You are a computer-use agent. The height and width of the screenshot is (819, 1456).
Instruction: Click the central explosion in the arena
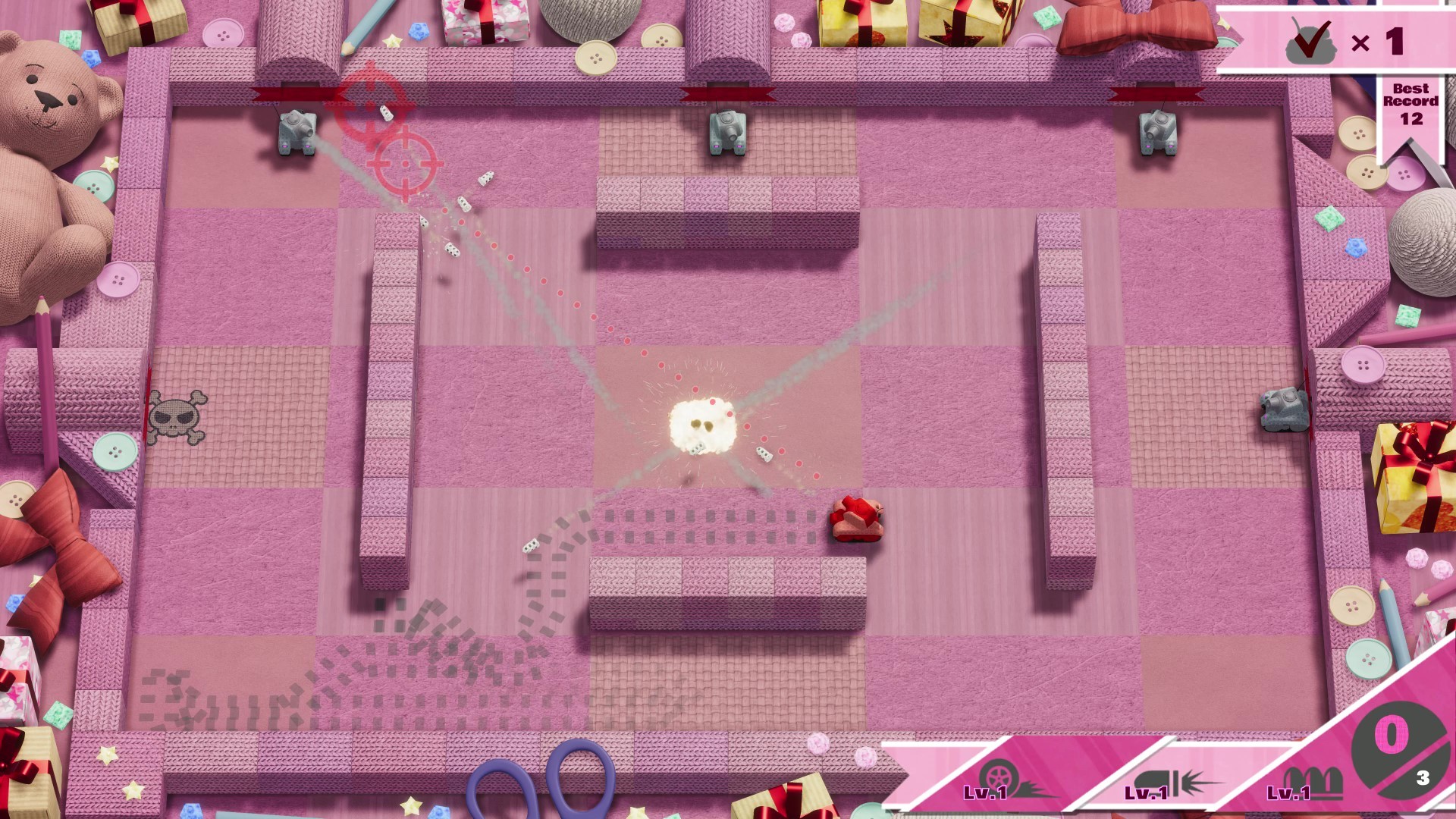point(701,425)
